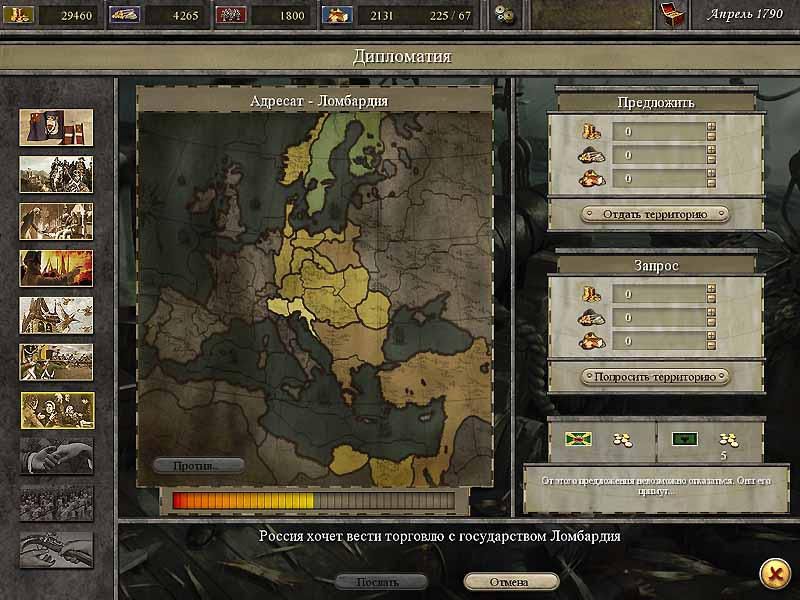Select the flags and portrait diplomacy option
Viewport: 800px width, 600px height.
pyautogui.click(x=56, y=127)
